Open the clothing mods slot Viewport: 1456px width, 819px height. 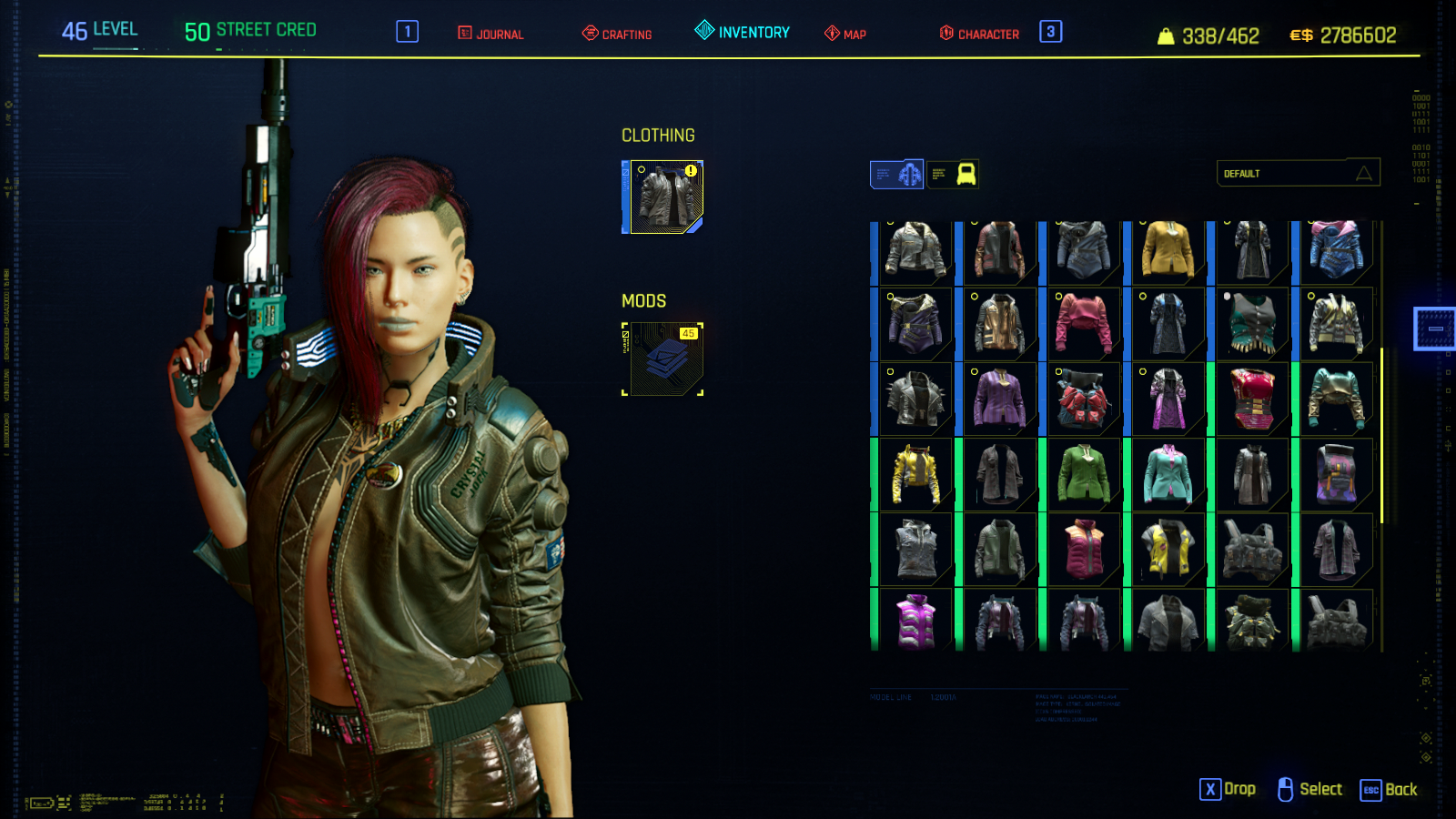[x=663, y=359]
